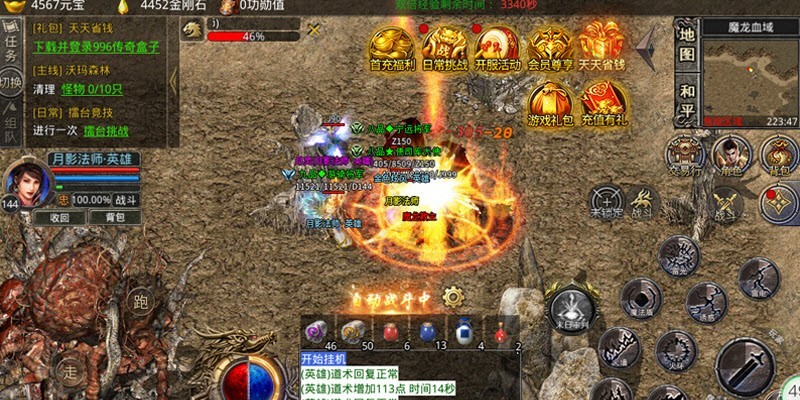
Task: Click the 下载并登录996传奇盒子 quest link
Action: pos(98,47)
